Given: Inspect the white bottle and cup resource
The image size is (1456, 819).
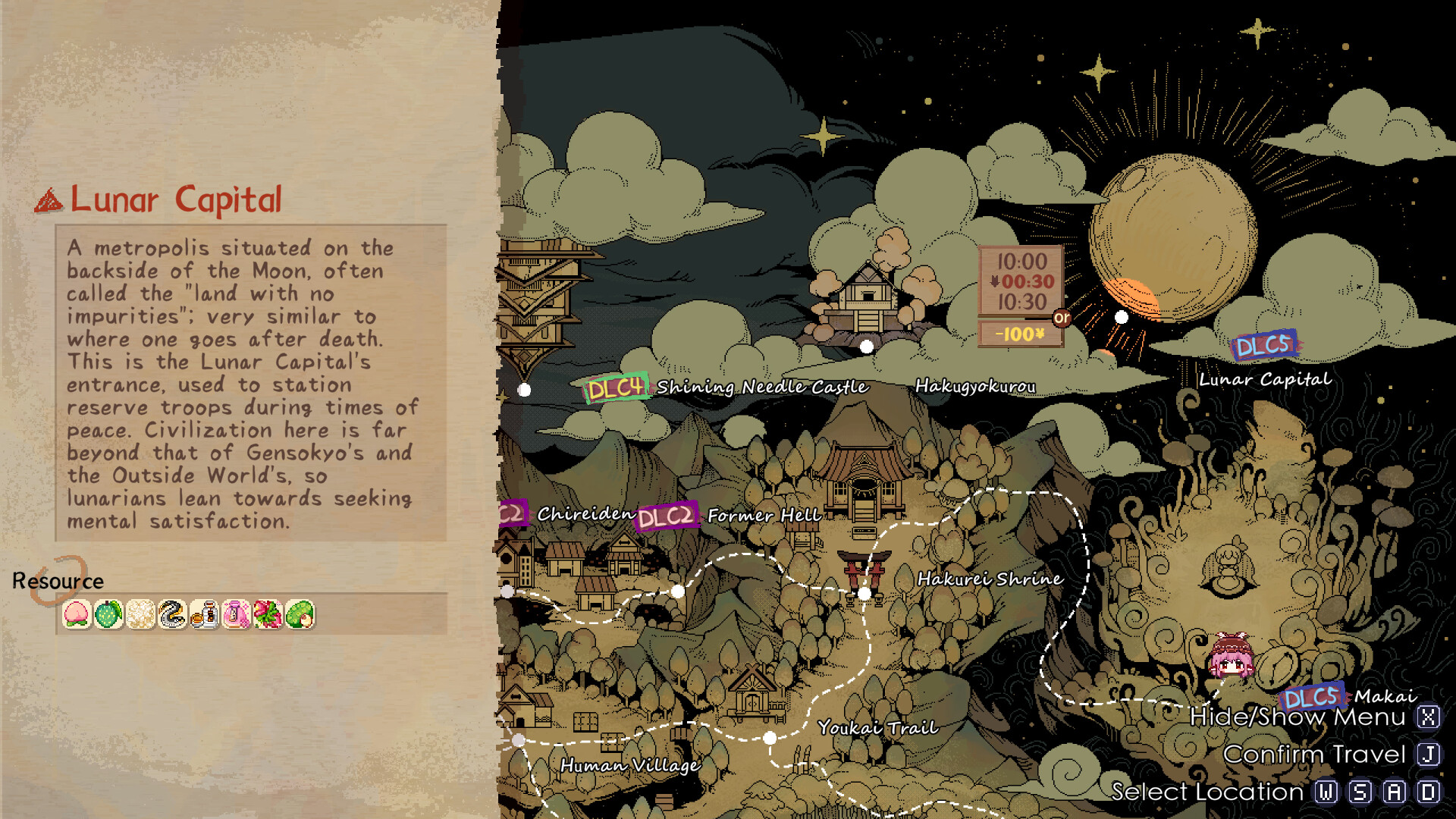Looking at the screenshot, I should coord(205,614).
